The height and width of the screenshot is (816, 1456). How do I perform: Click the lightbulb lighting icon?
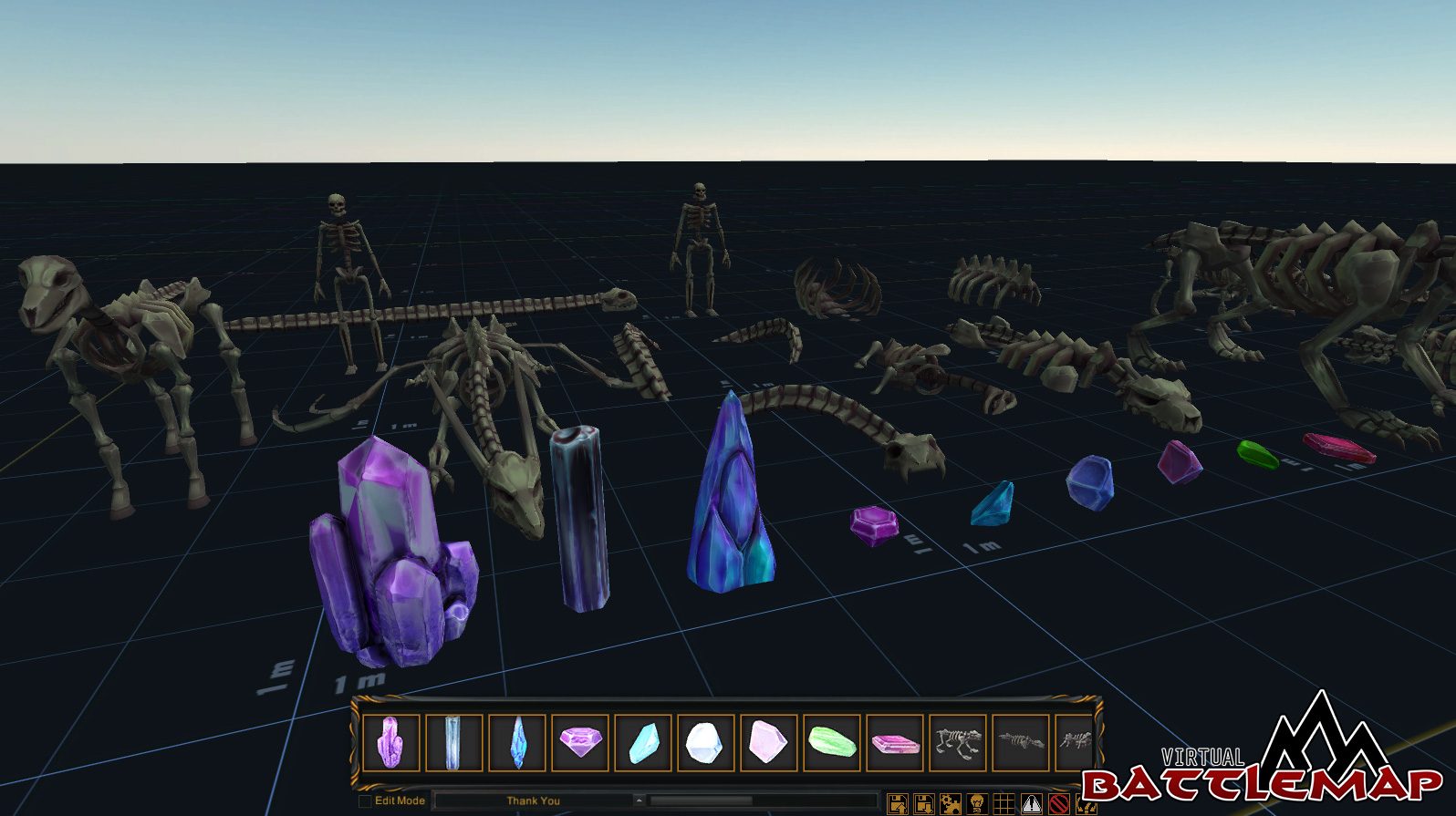(977, 802)
